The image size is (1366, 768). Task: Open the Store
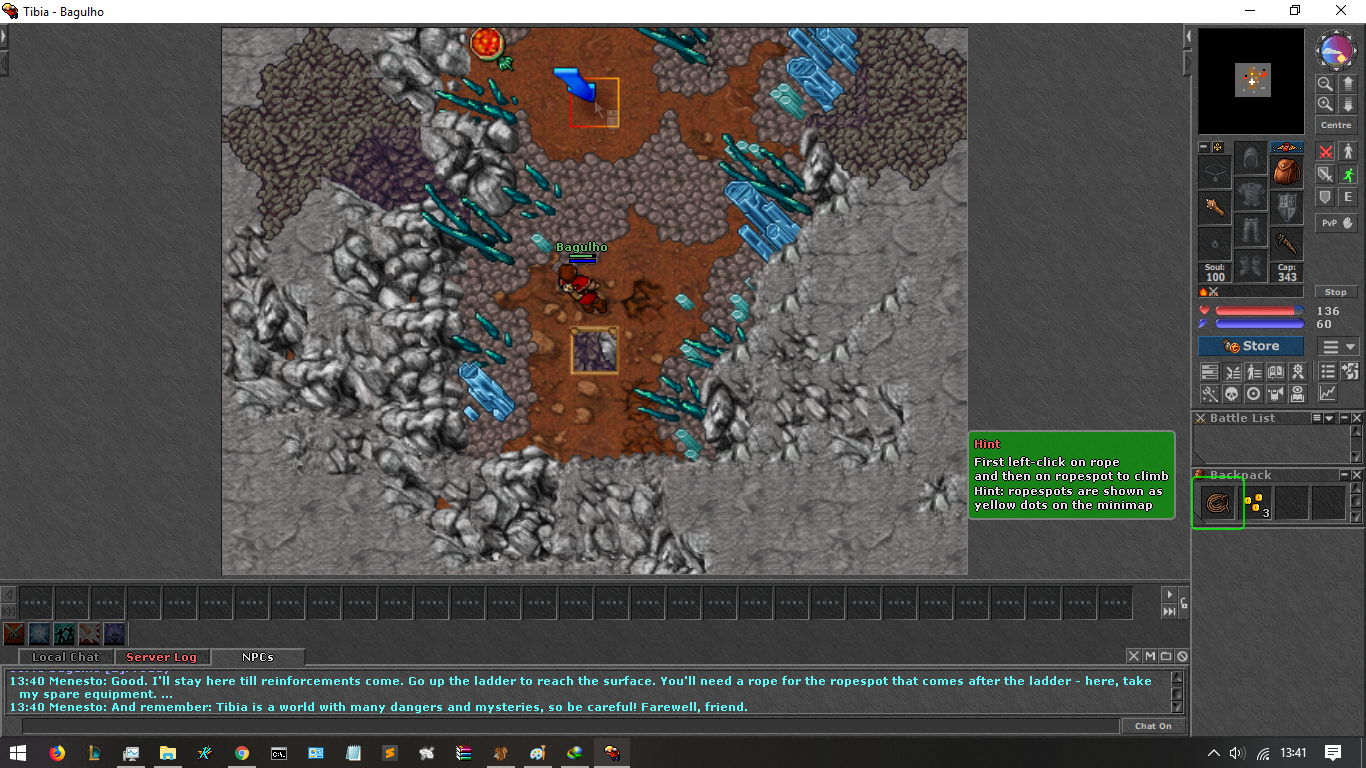coord(1251,346)
